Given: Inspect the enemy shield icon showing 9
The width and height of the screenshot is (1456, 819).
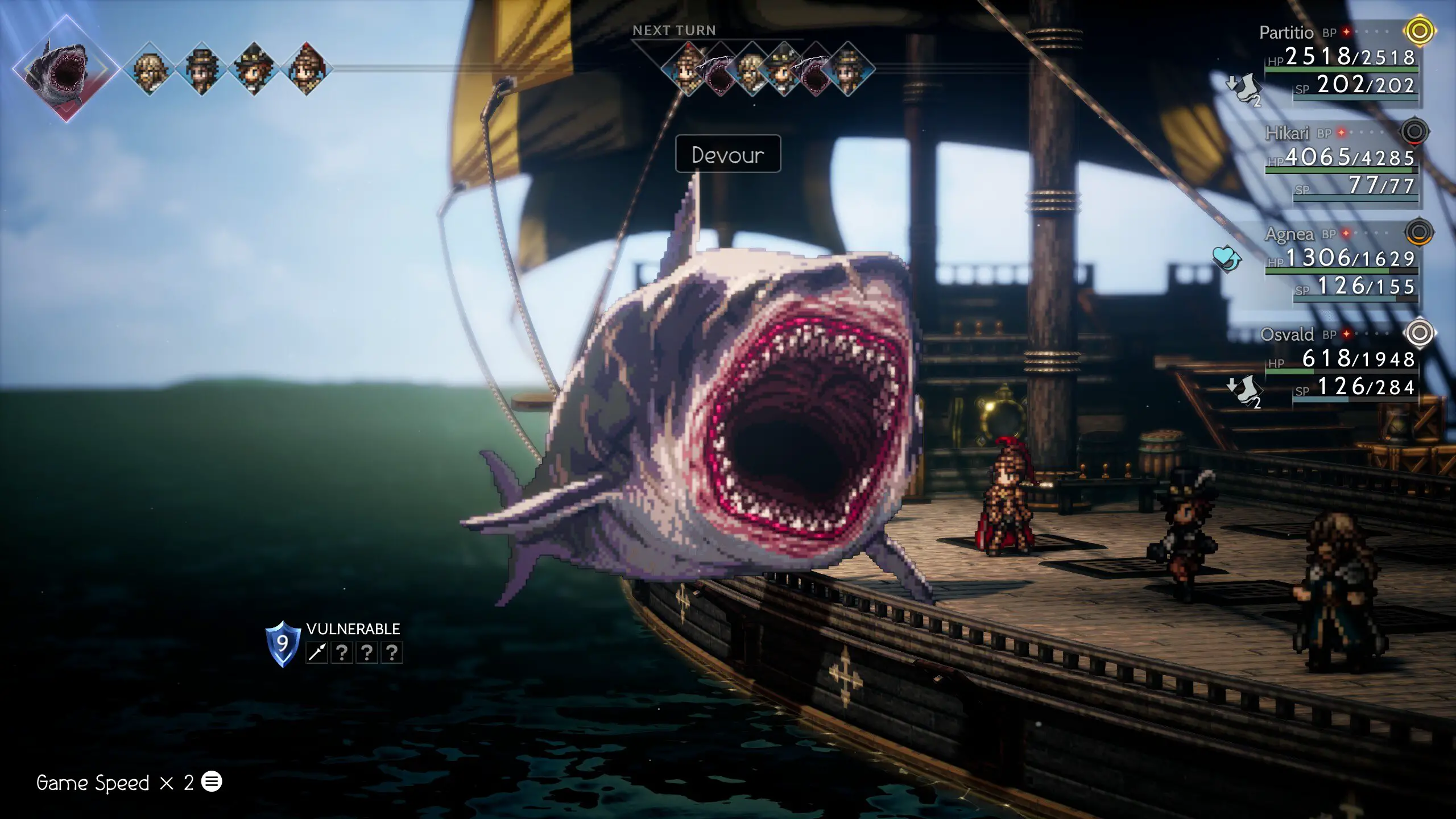Looking at the screenshot, I should (x=283, y=643).
